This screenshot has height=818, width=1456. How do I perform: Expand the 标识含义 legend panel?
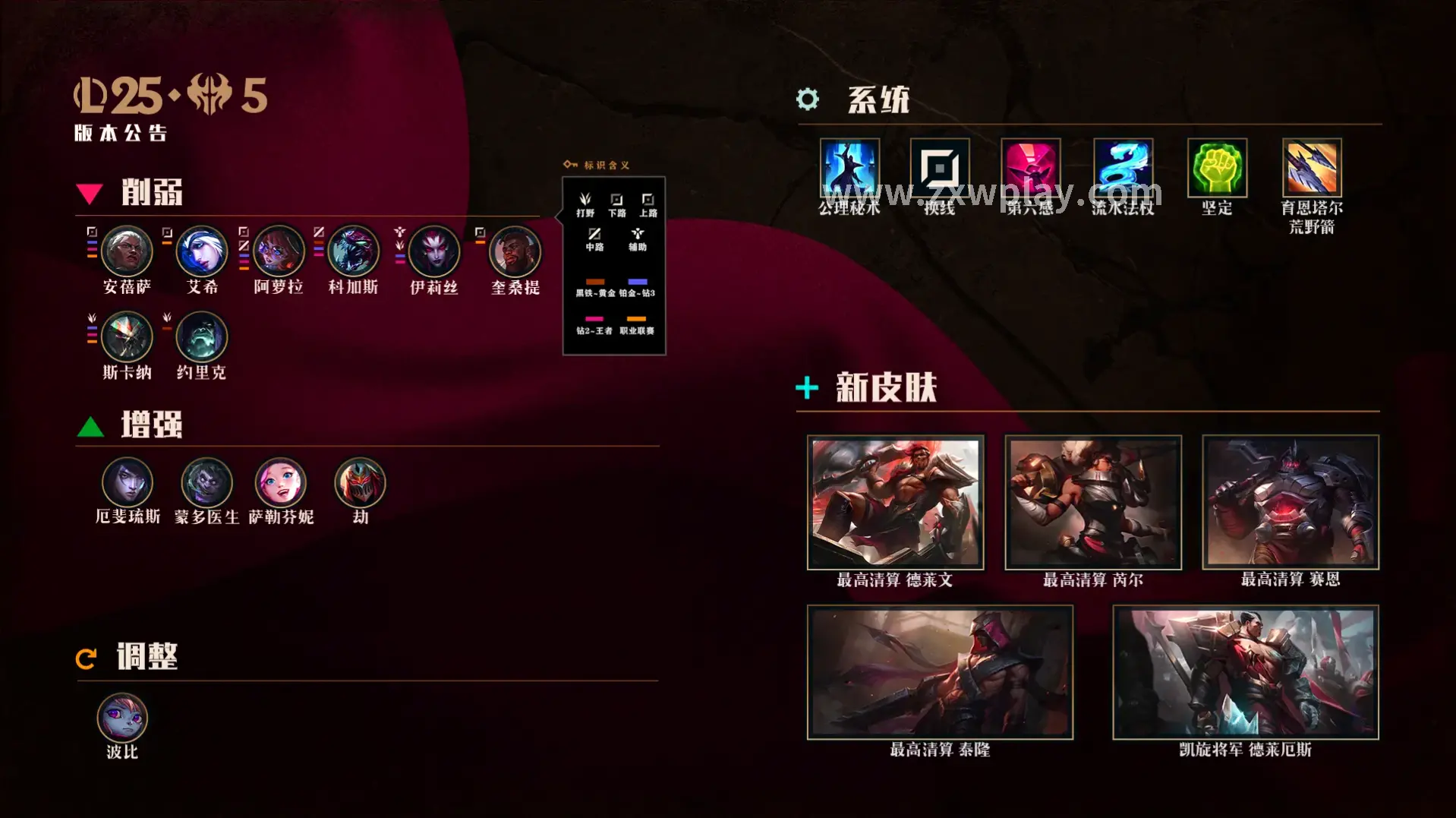click(607, 164)
